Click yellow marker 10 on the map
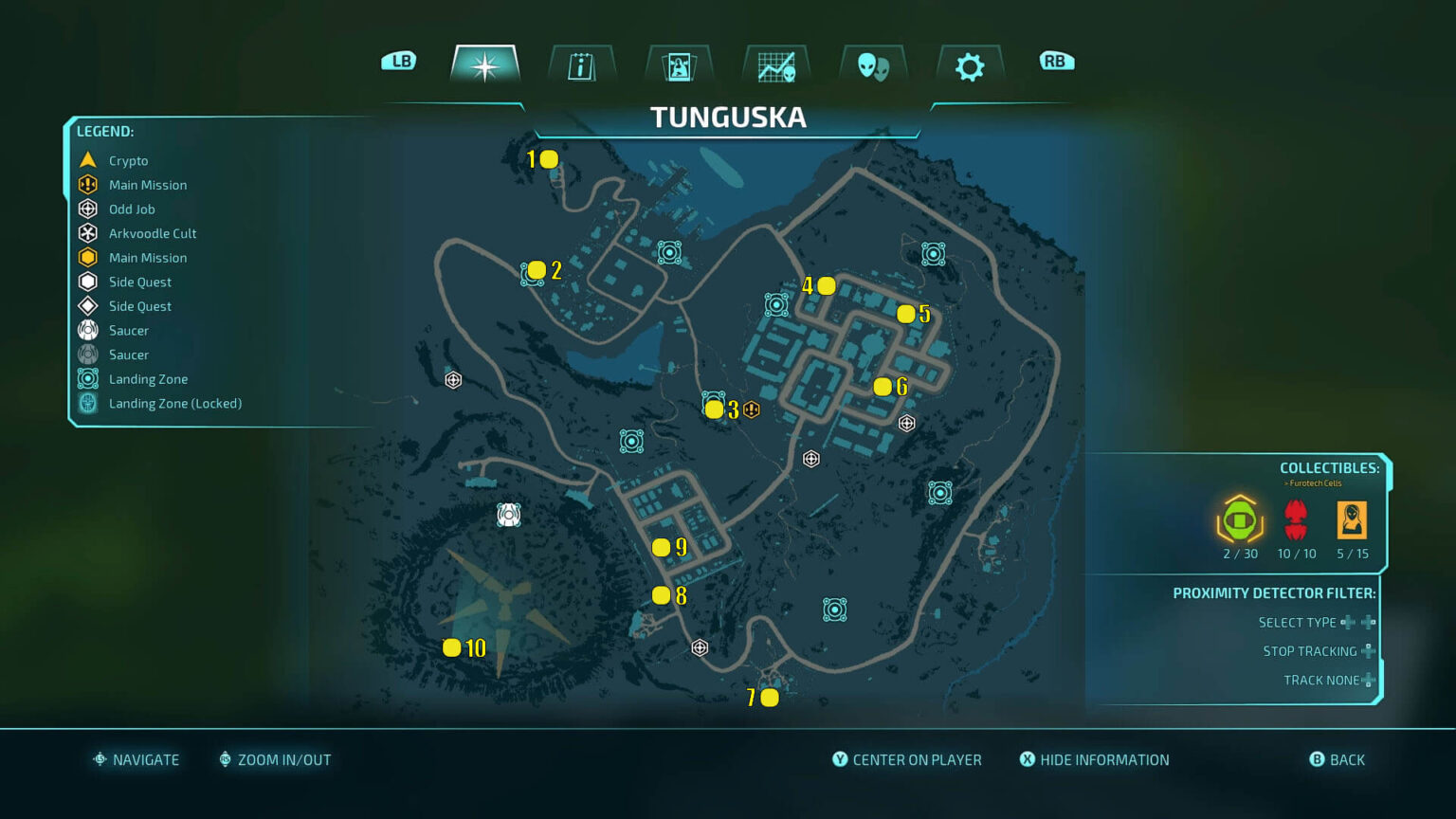The width and height of the screenshot is (1456, 819). point(452,648)
